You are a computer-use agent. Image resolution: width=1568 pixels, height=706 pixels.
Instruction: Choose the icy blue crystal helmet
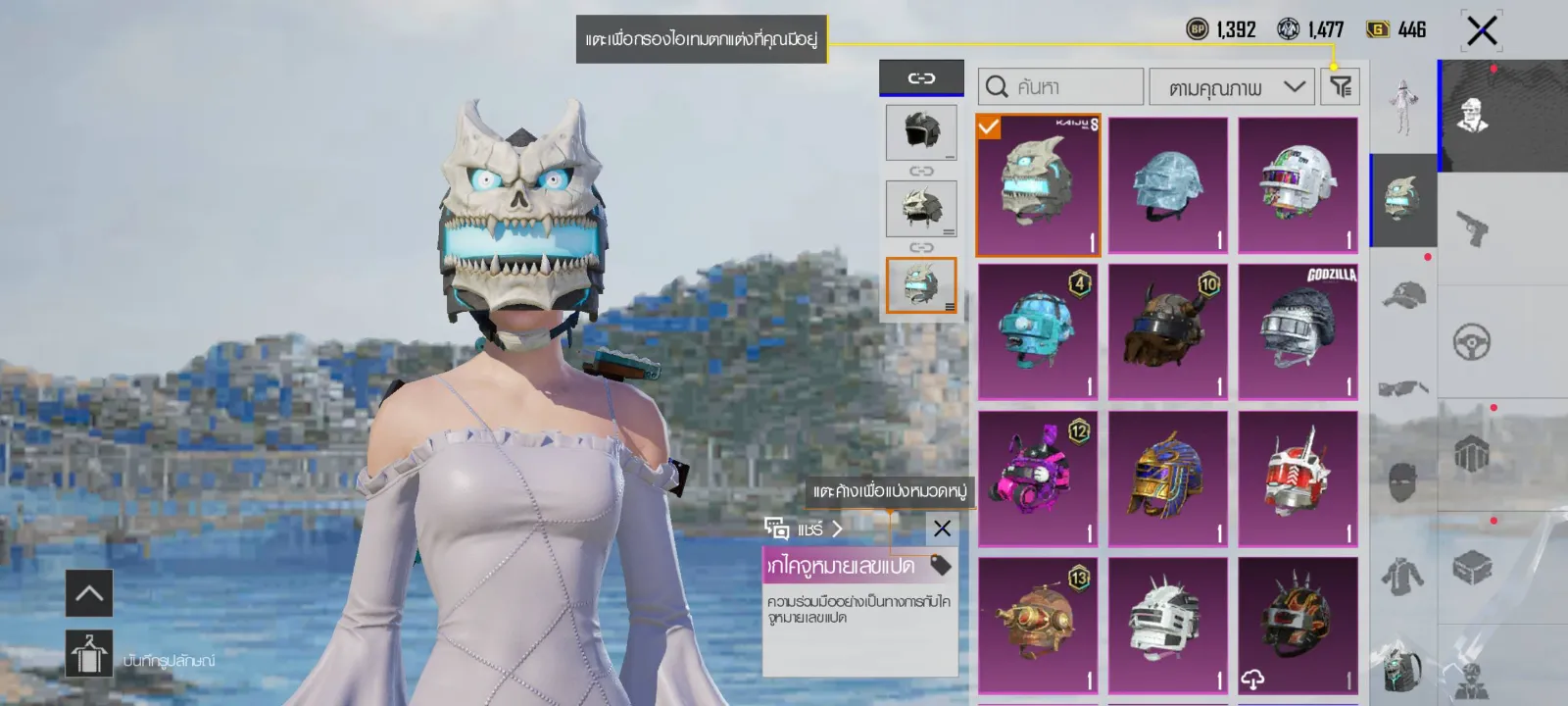pos(1167,185)
